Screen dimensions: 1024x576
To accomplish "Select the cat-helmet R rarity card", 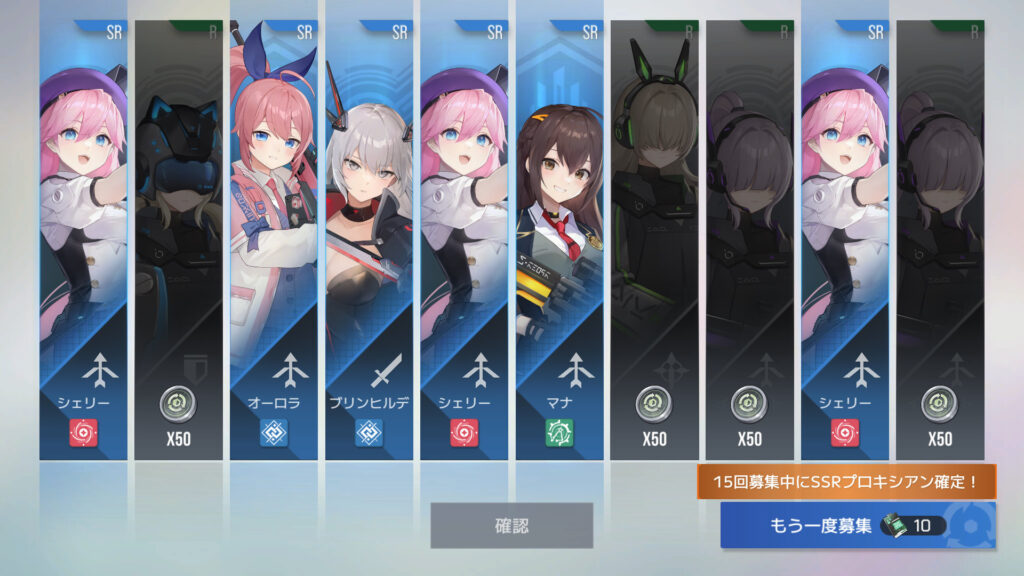I will (178, 240).
